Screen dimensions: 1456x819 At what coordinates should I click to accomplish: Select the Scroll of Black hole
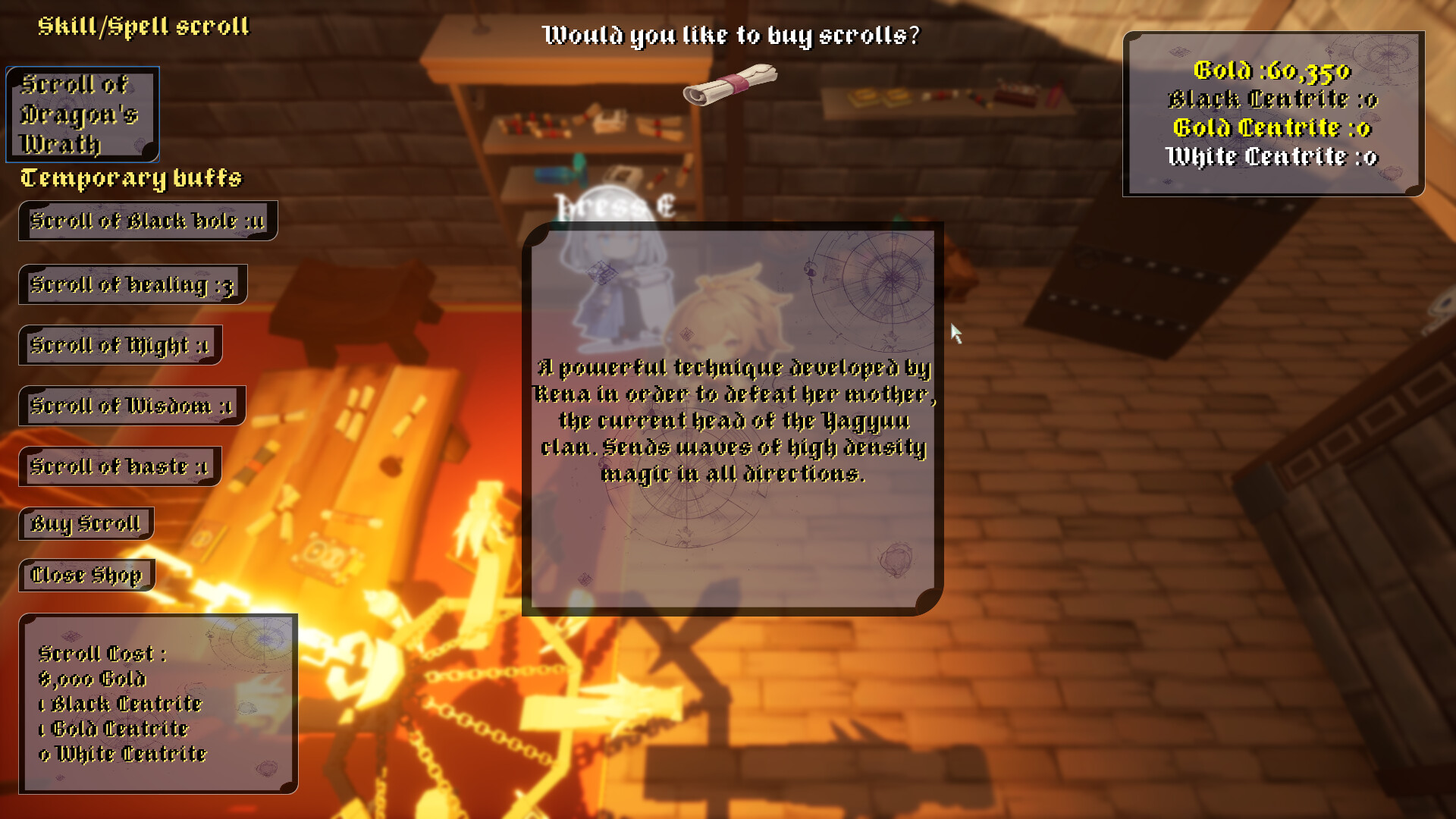tap(149, 221)
